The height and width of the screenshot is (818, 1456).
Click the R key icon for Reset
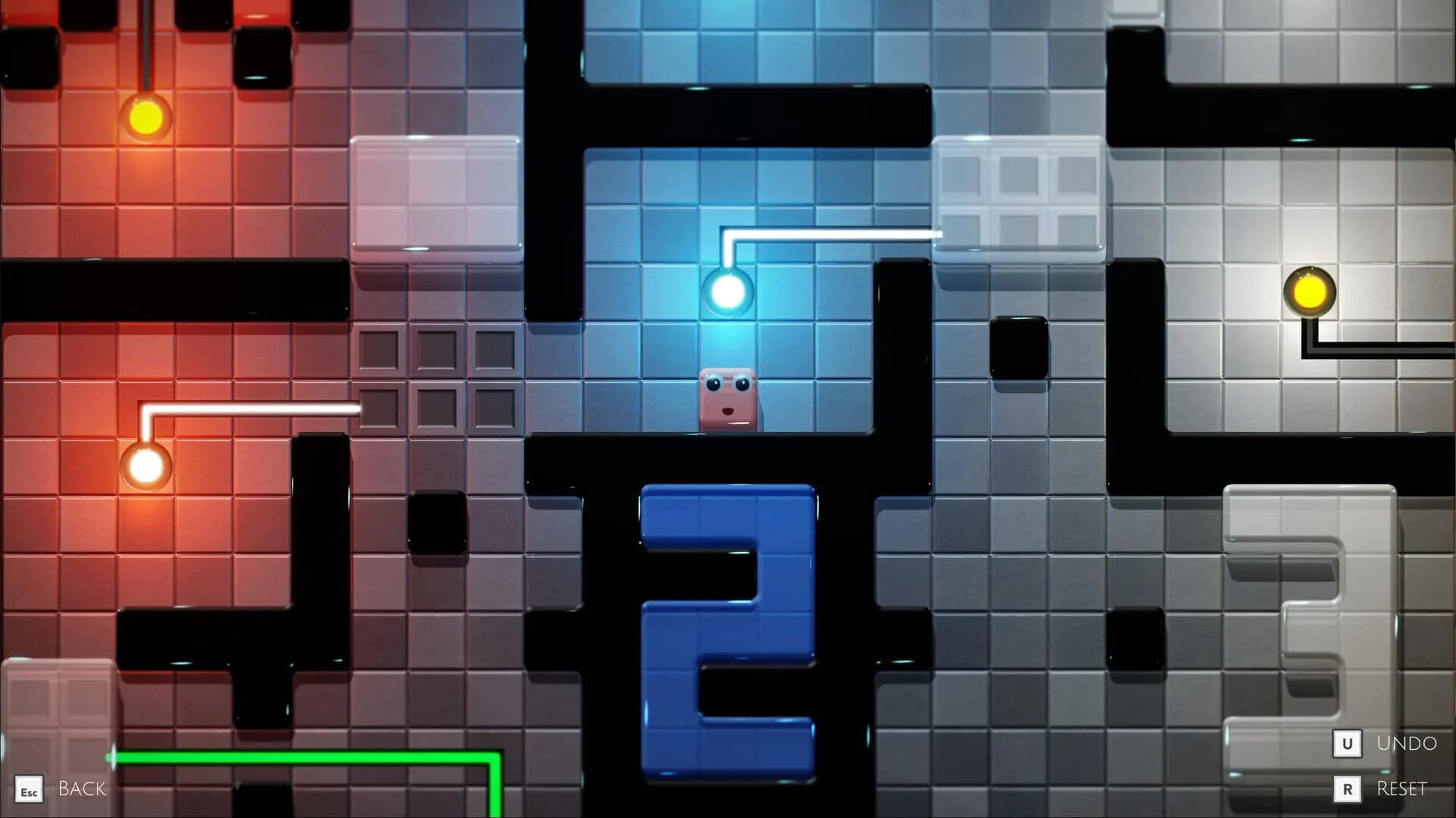coord(1347,788)
